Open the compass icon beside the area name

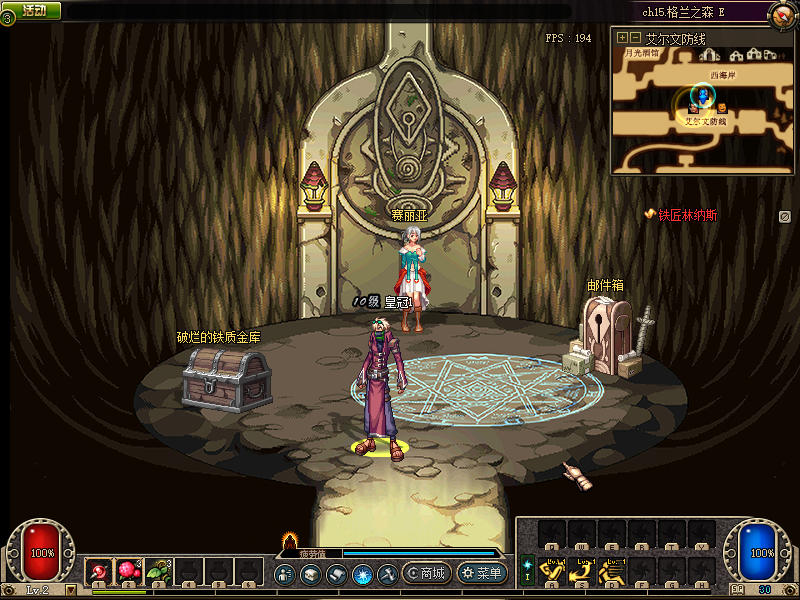click(783, 13)
